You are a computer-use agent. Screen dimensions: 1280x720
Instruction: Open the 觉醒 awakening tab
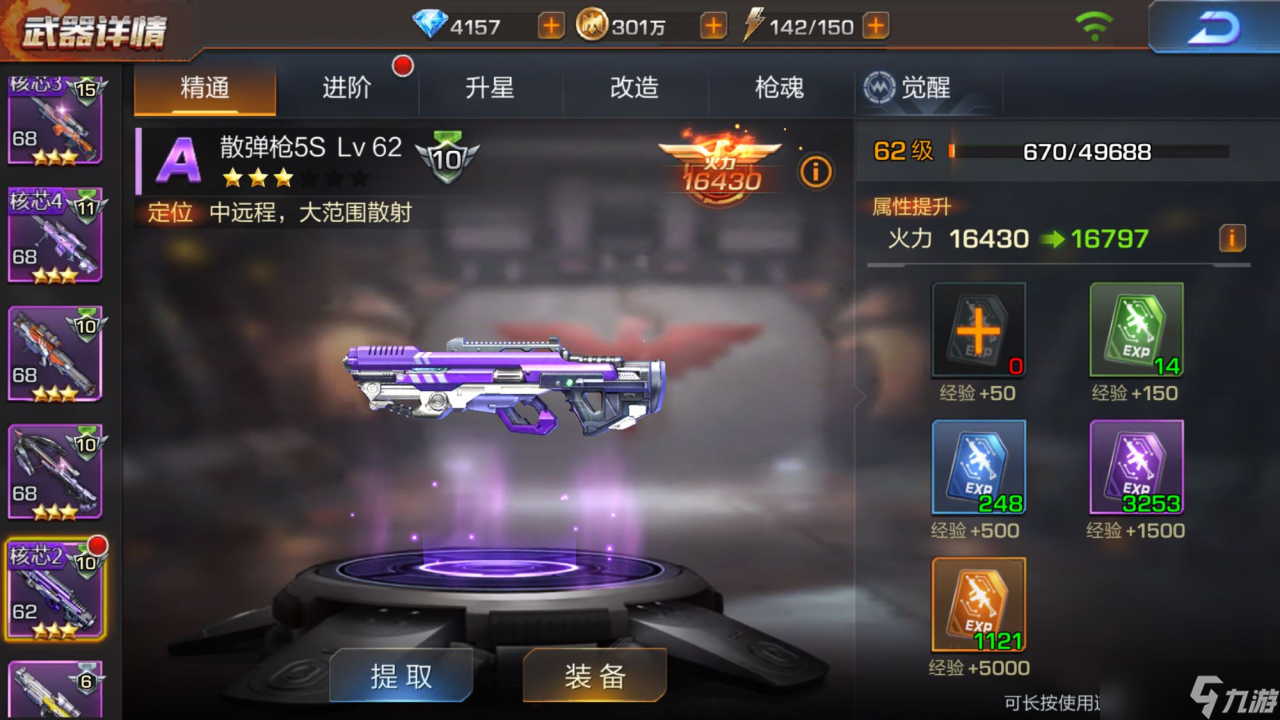908,88
